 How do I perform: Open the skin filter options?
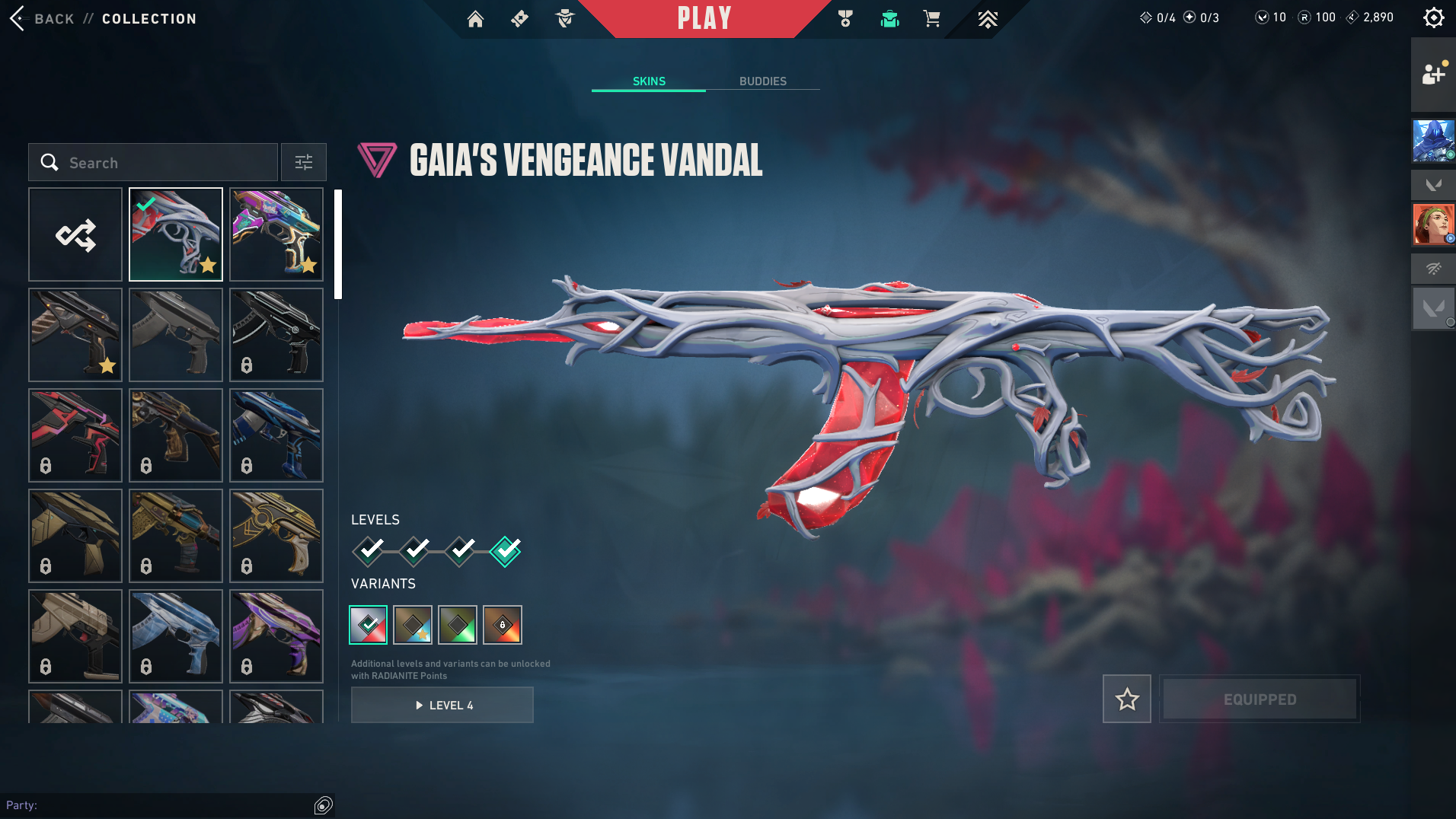(303, 162)
